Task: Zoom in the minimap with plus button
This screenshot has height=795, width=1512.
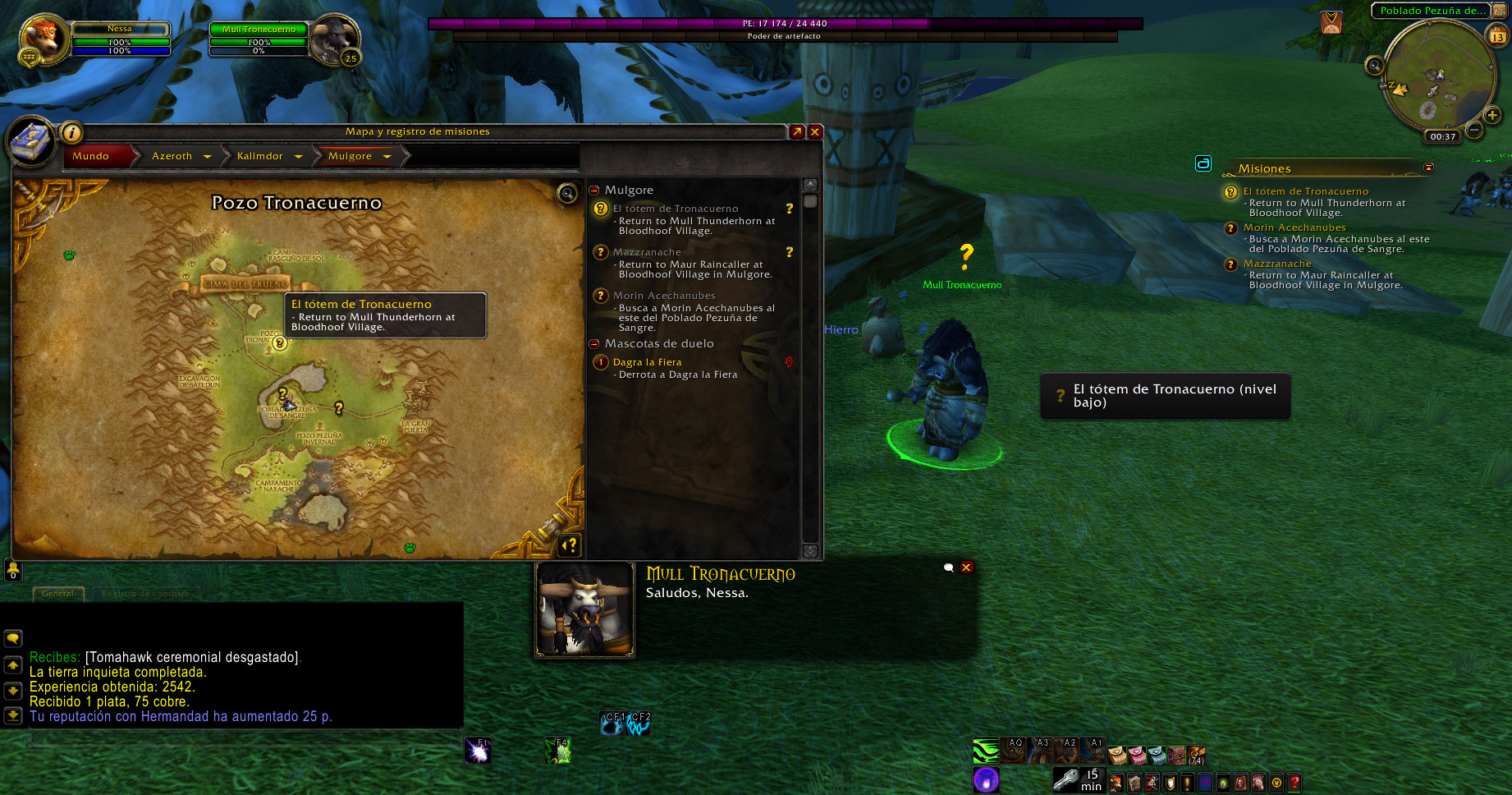Action: pyautogui.click(x=1492, y=116)
